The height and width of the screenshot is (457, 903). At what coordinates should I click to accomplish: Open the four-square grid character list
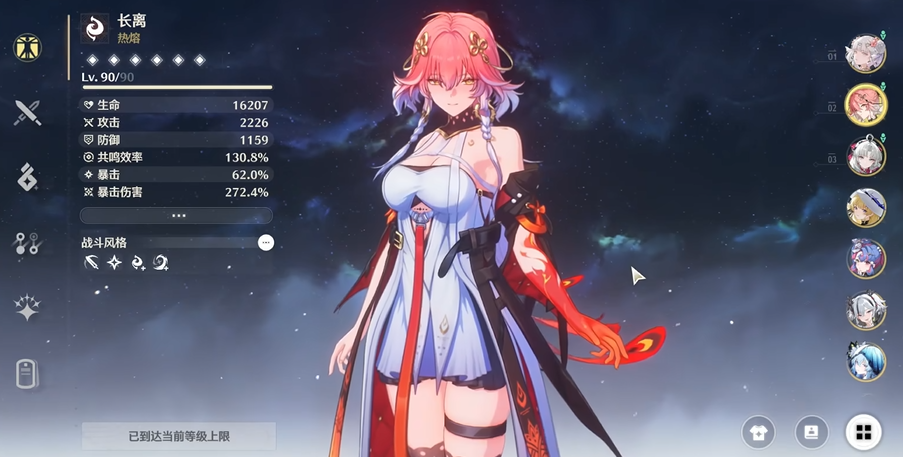tap(863, 432)
